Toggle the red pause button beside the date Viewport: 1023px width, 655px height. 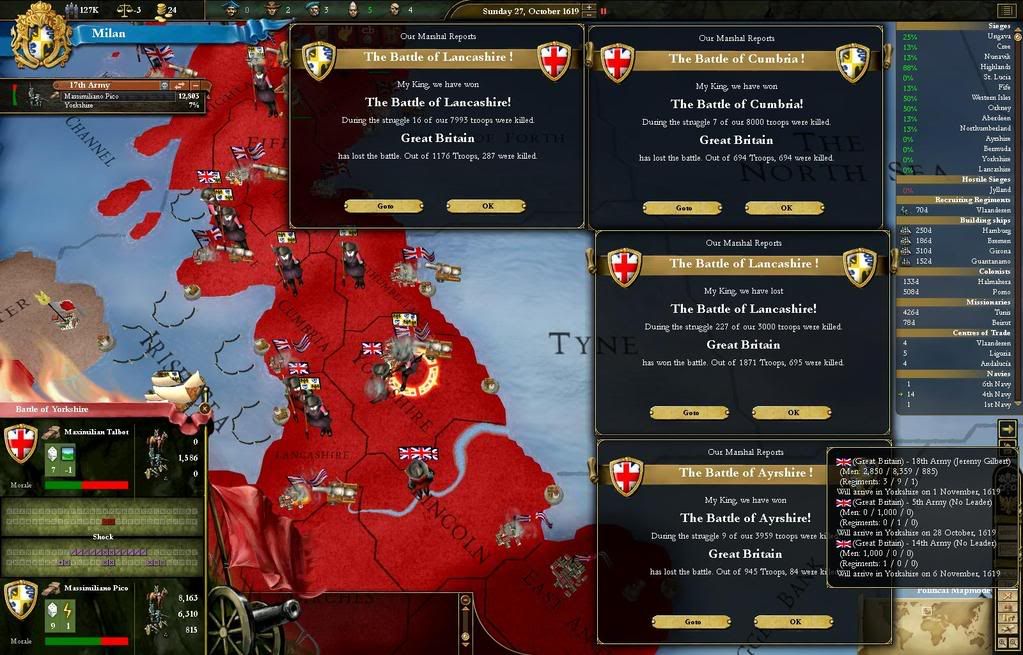point(603,11)
